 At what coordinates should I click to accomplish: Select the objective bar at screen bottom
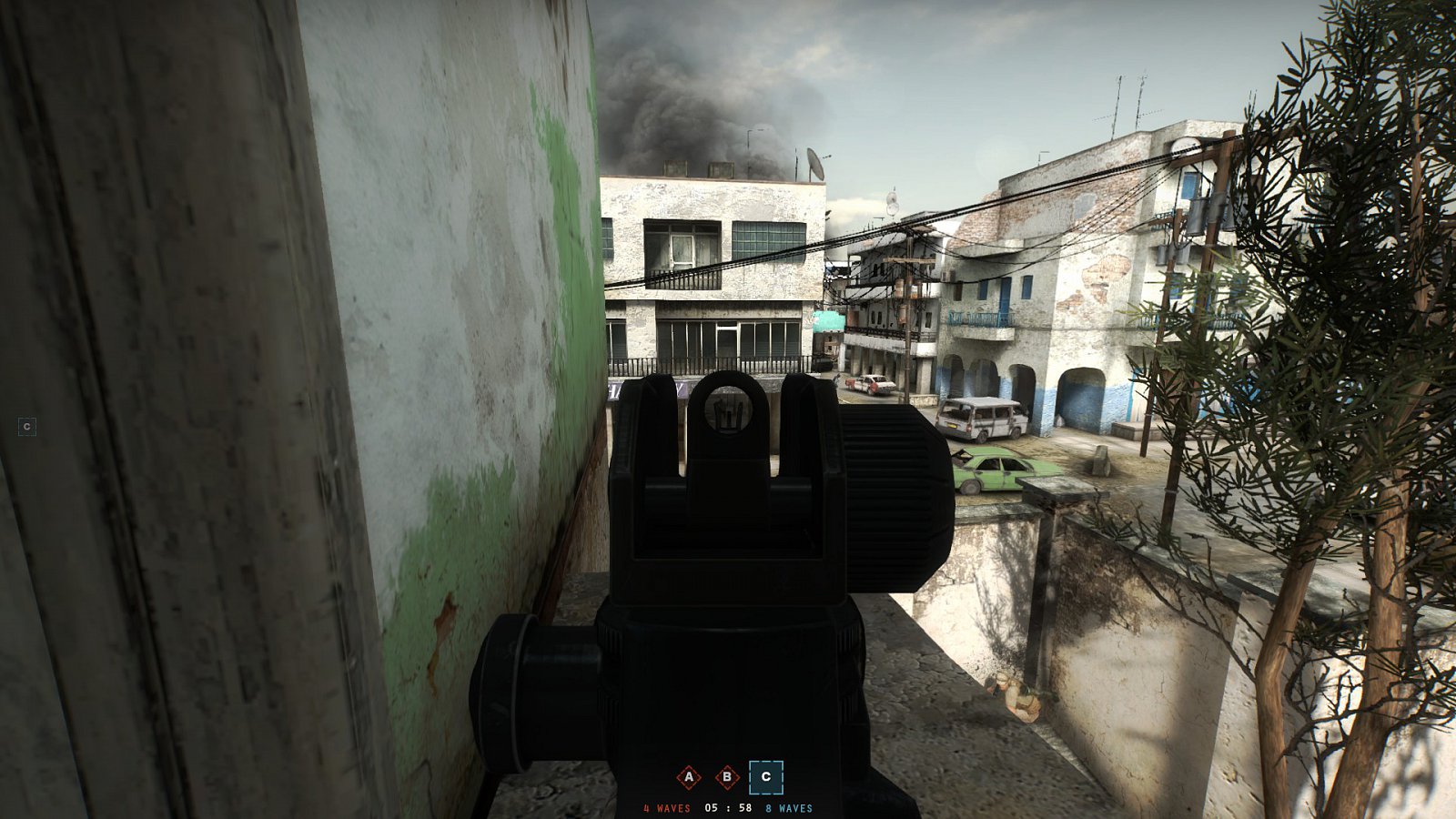tap(726, 787)
